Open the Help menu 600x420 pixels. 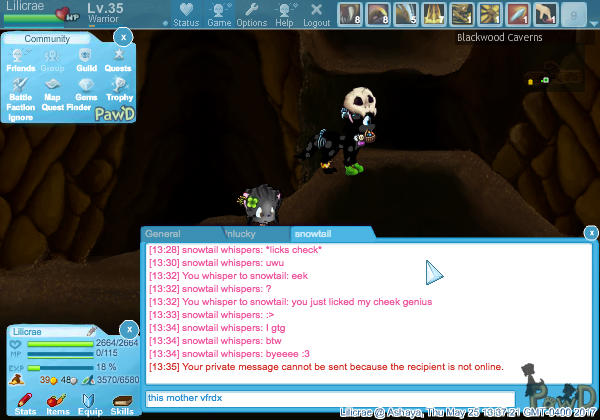pos(284,14)
